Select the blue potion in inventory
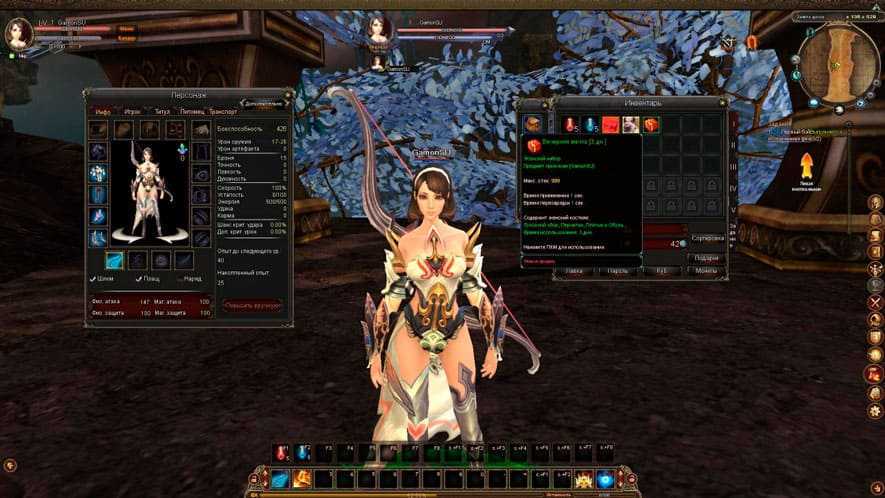Viewport: 885px width, 498px height. click(x=590, y=125)
